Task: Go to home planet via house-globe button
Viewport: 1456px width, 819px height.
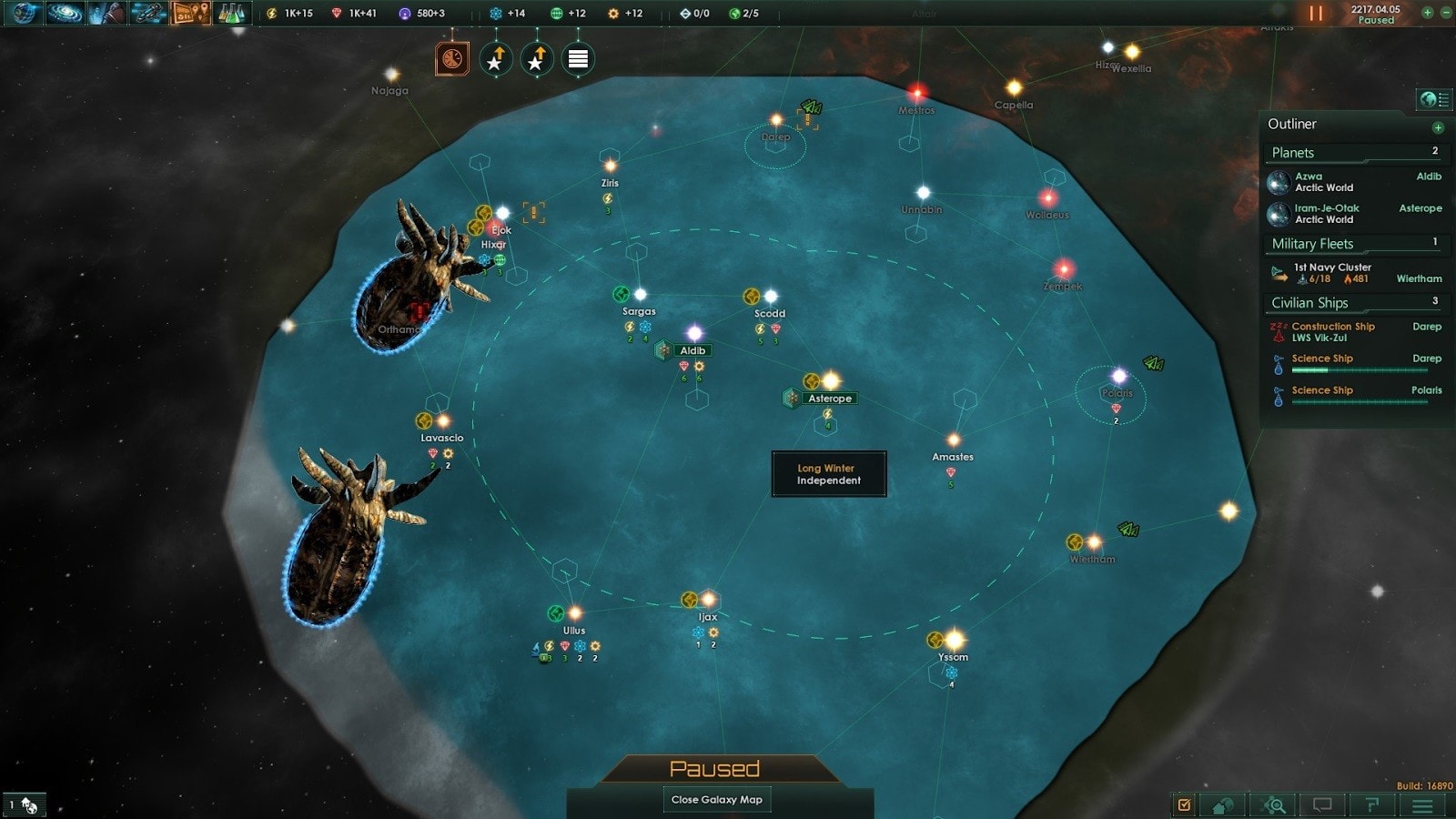Action: 1223,805
